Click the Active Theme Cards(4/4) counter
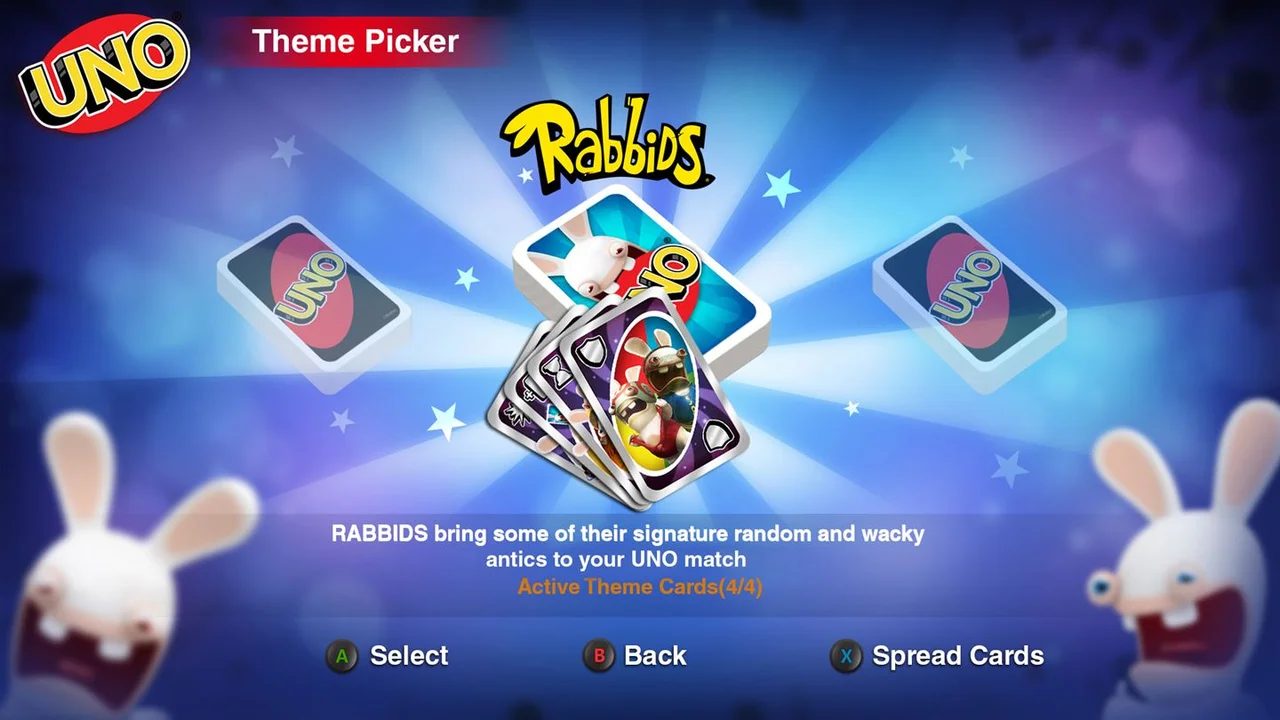This screenshot has height=720, width=1280. coord(639,587)
